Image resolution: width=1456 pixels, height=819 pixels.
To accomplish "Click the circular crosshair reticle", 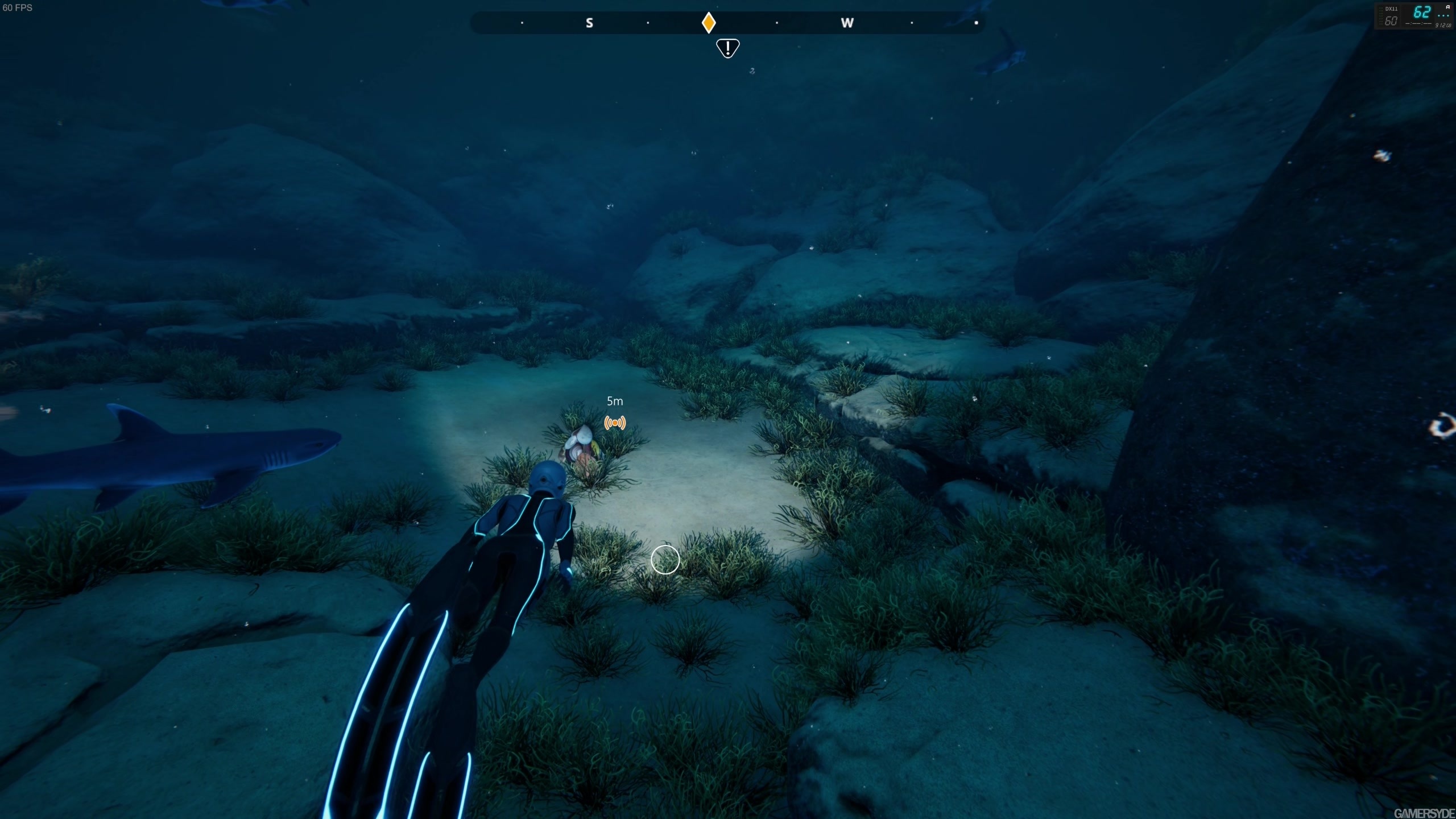I will click(x=665, y=560).
